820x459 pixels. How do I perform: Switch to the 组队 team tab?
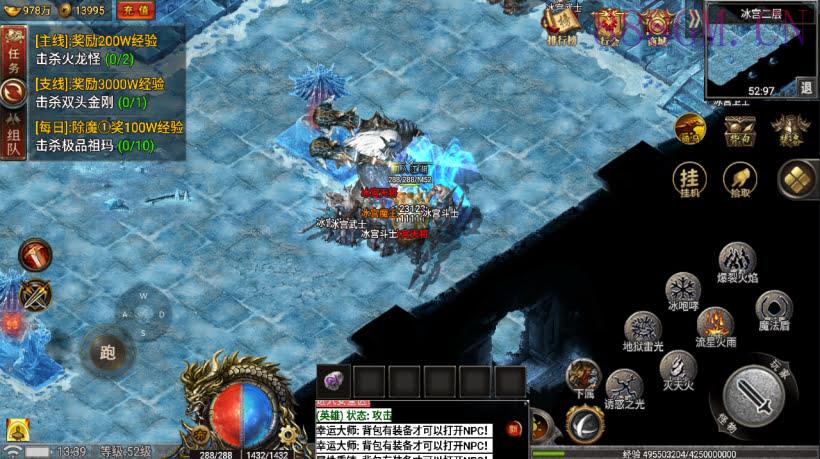(14, 135)
